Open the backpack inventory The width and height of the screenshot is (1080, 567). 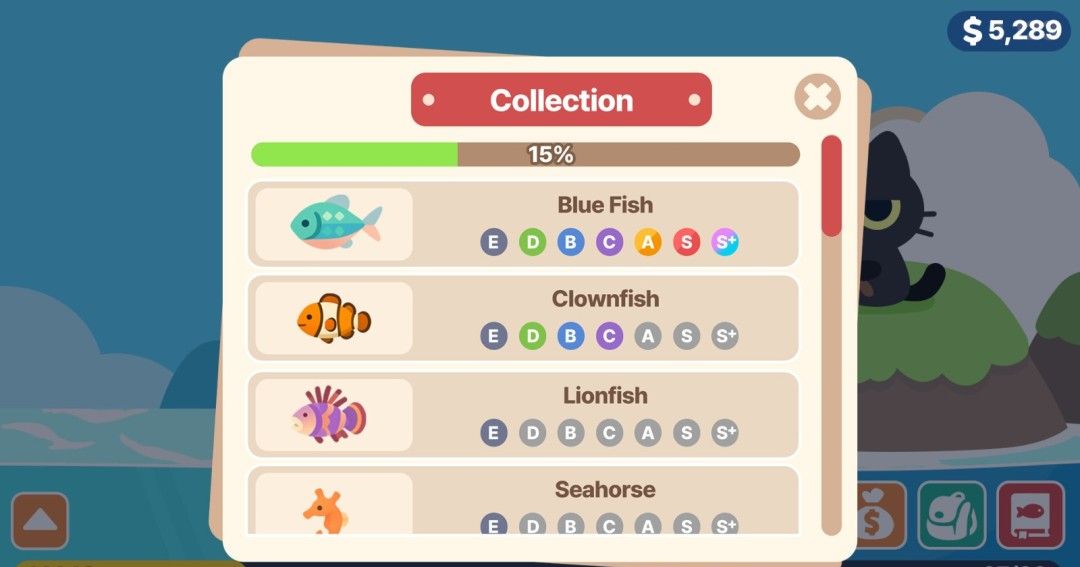pos(951,515)
